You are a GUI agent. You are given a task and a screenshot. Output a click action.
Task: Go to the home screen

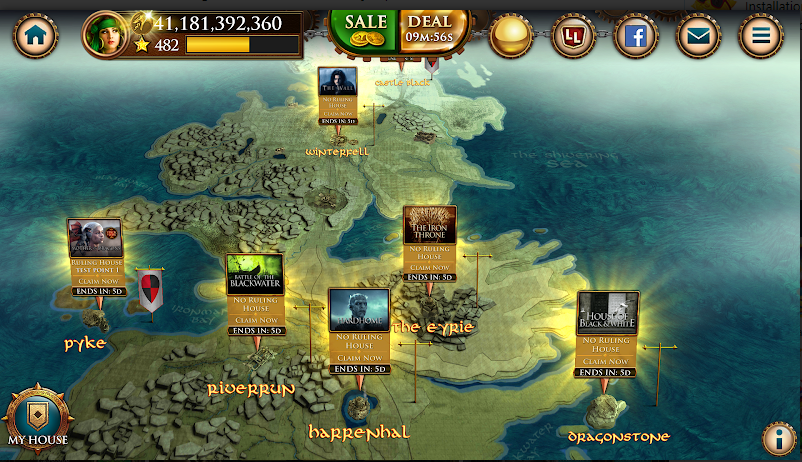tap(37, 36)
